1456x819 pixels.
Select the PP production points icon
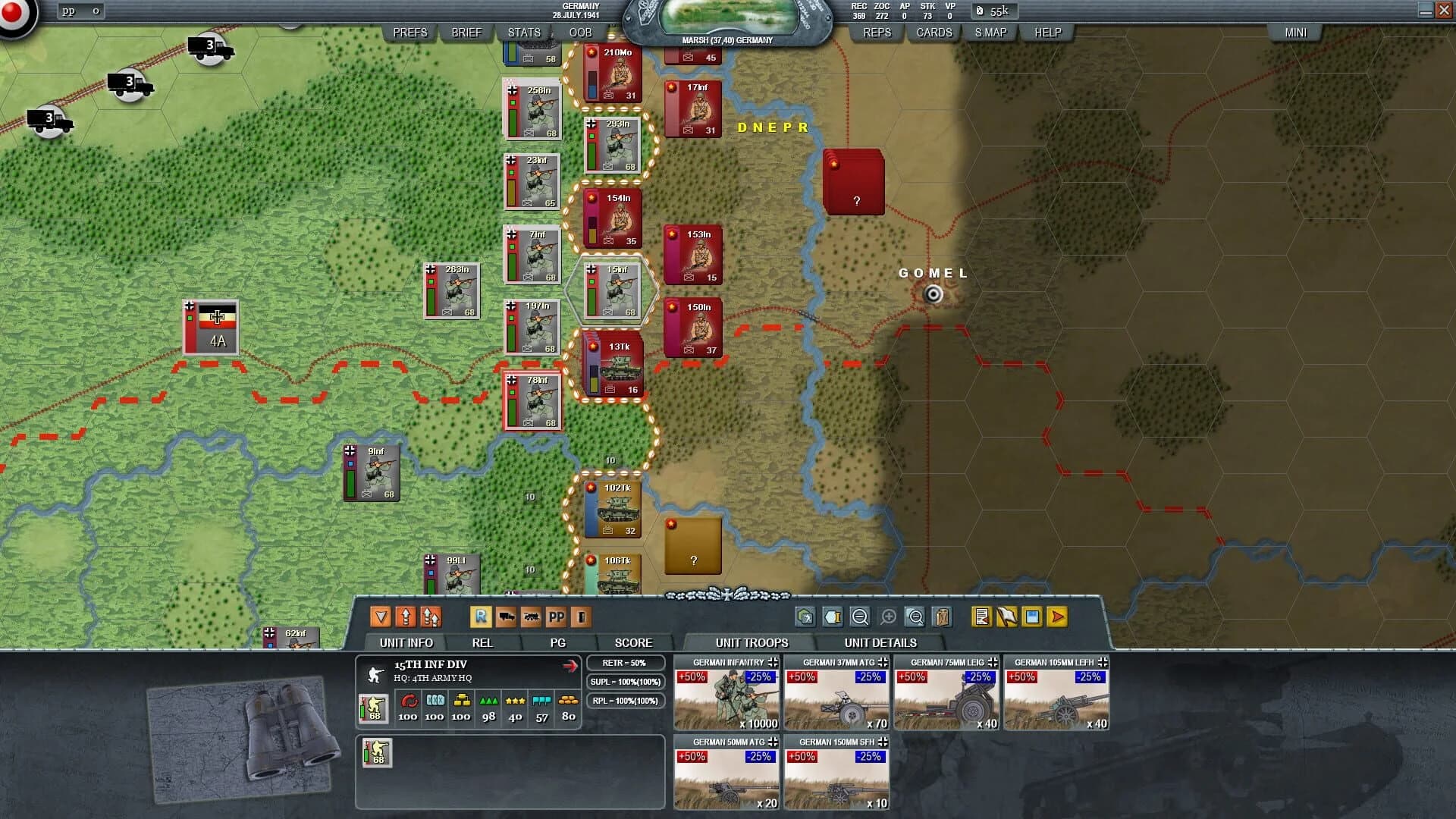coord(557,617)
